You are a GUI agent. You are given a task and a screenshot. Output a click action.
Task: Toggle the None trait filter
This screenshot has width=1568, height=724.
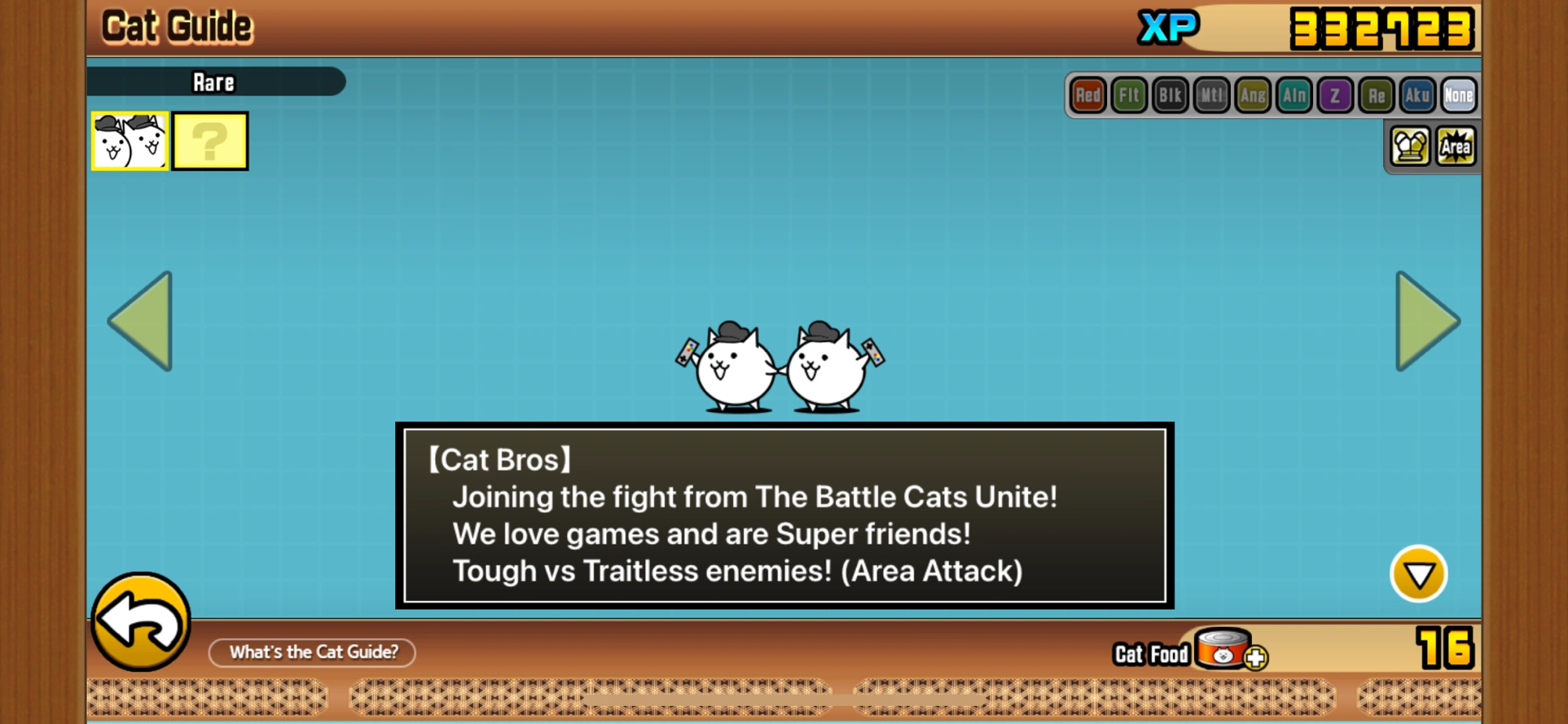click(1459, 96)
